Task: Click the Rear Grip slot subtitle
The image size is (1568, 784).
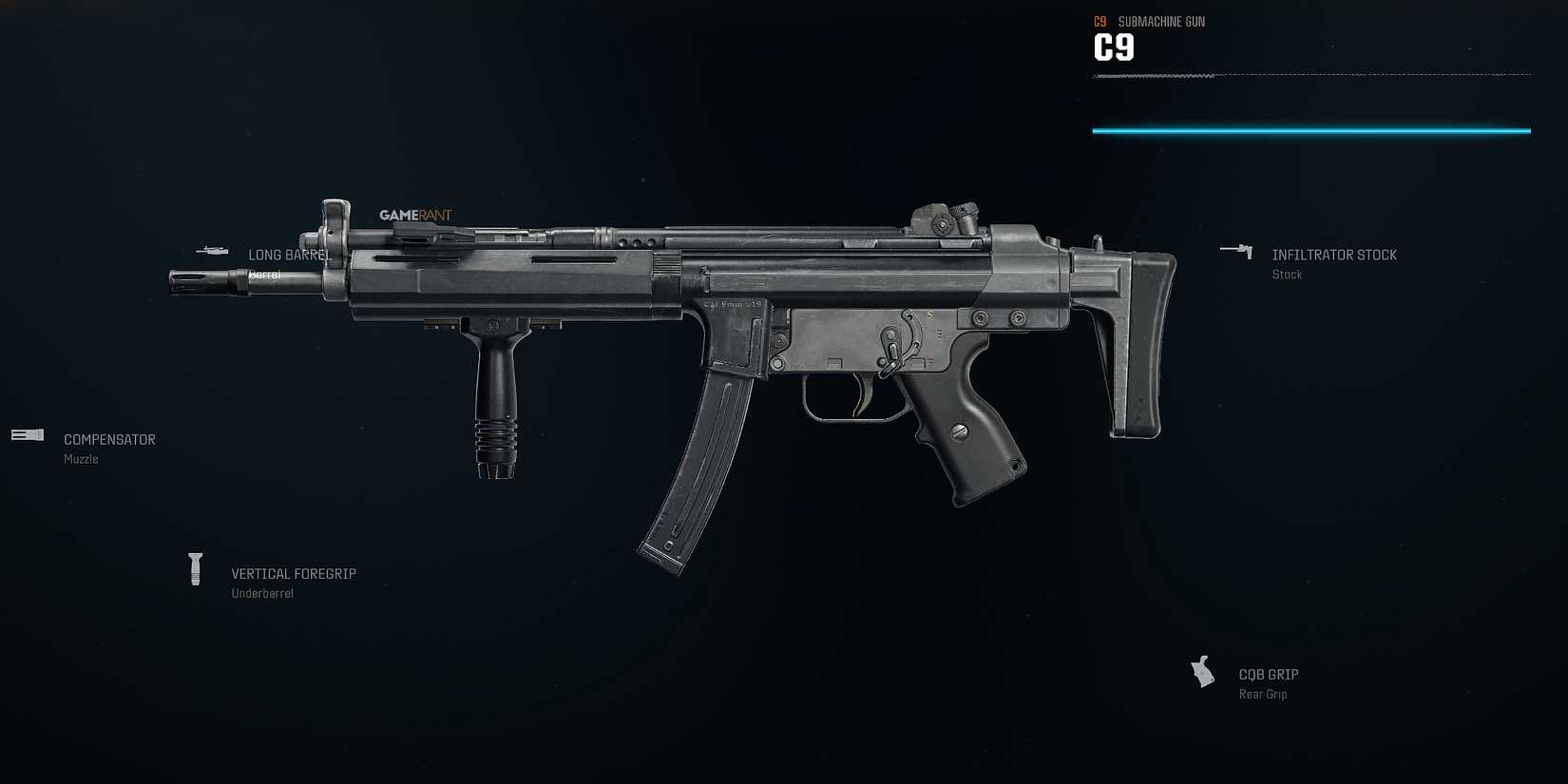Action: (1263, 694)
